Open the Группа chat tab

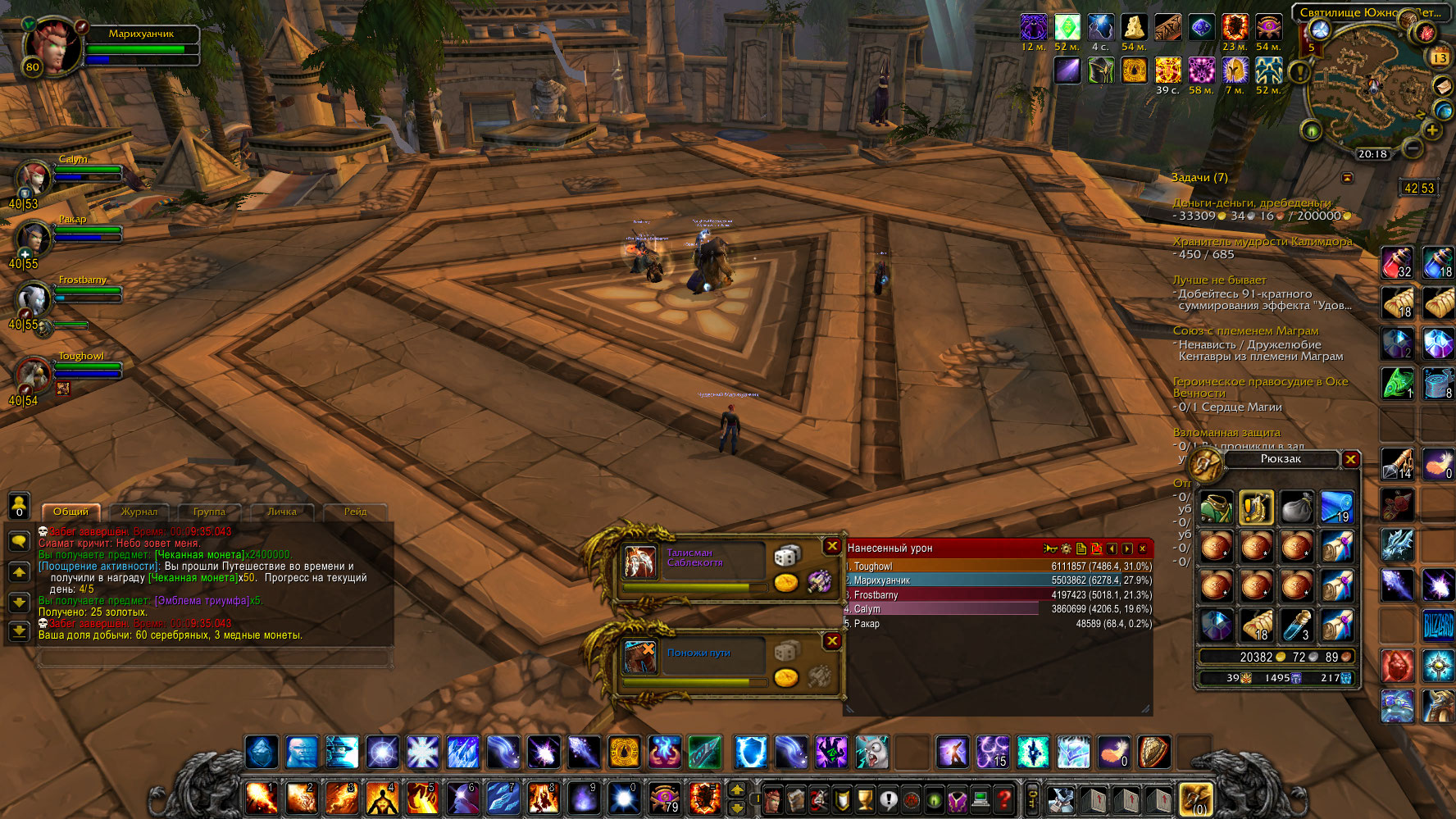click(x=209, y=512)
